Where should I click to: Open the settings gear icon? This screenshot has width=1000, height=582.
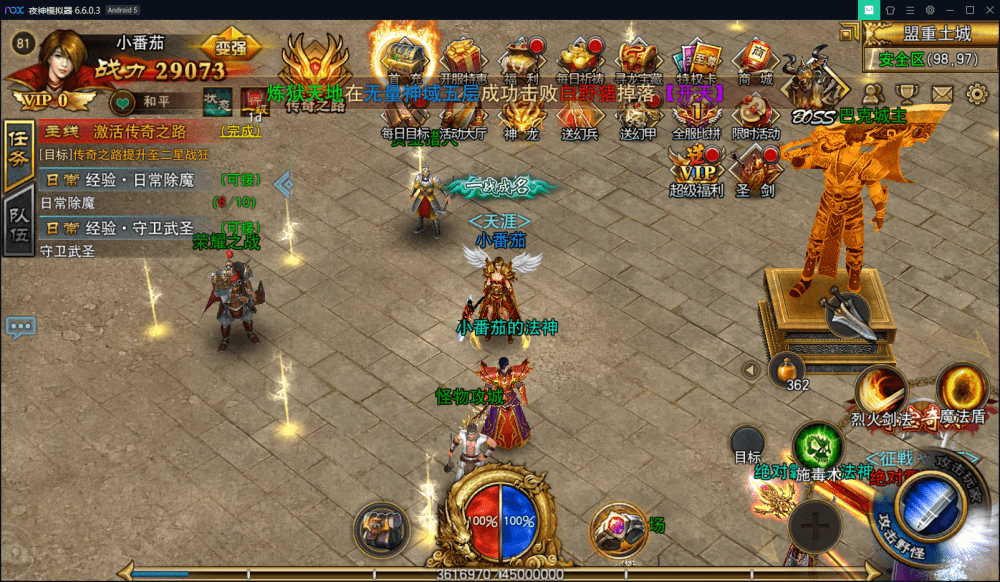click(977, 93)
